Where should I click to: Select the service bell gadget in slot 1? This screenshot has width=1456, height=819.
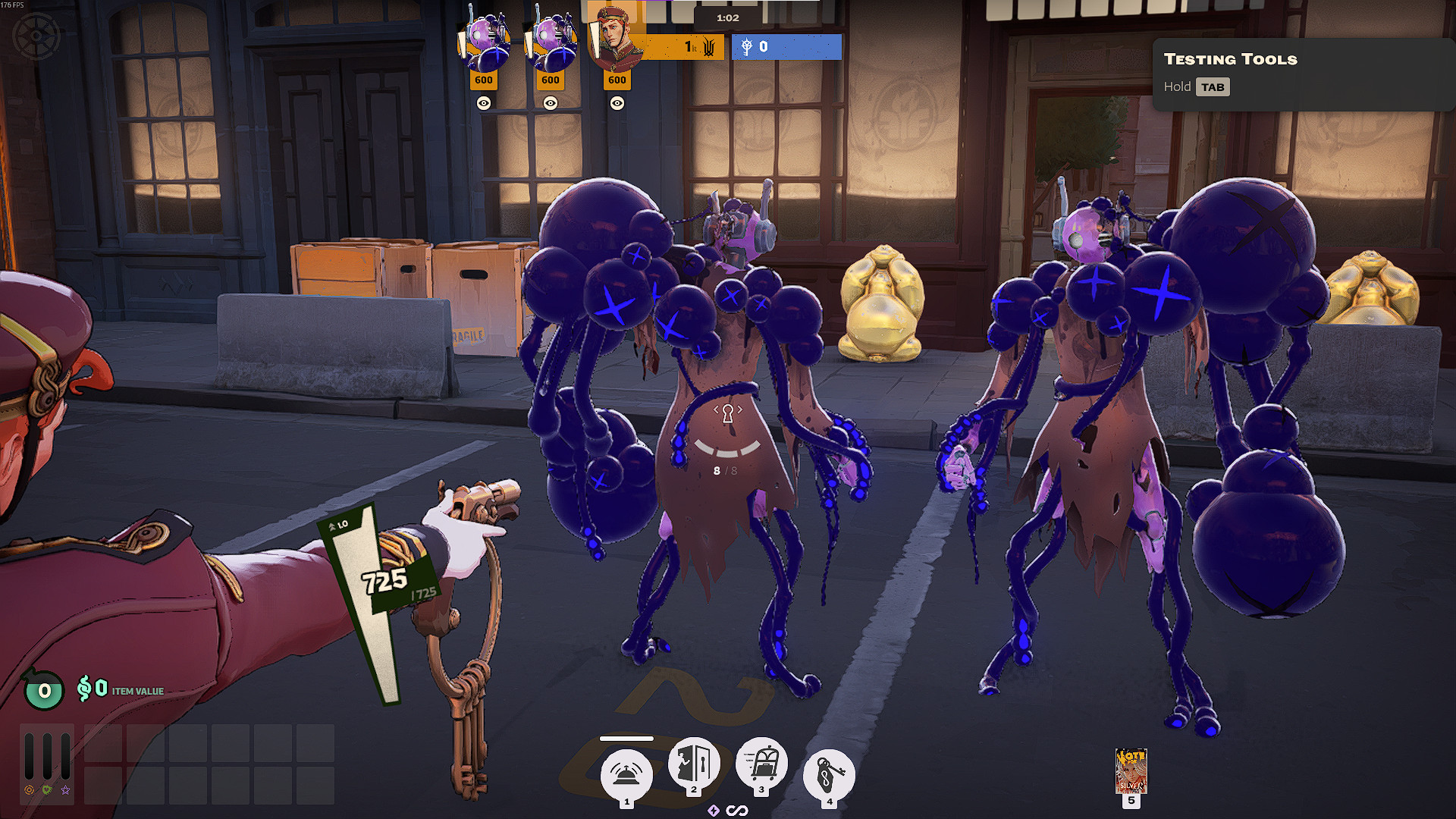pos(626,773)
